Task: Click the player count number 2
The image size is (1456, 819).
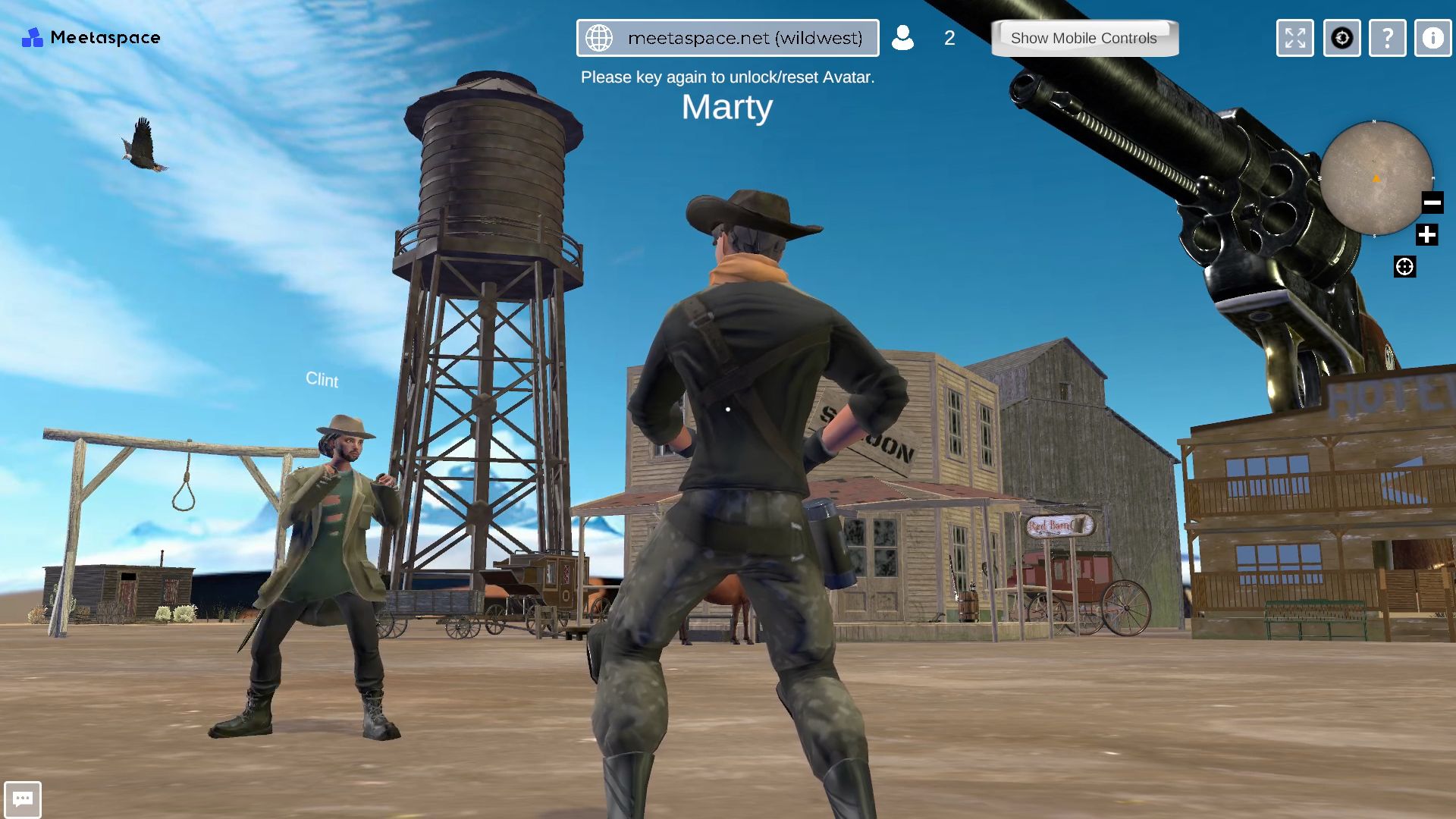Action: [949, 39]
